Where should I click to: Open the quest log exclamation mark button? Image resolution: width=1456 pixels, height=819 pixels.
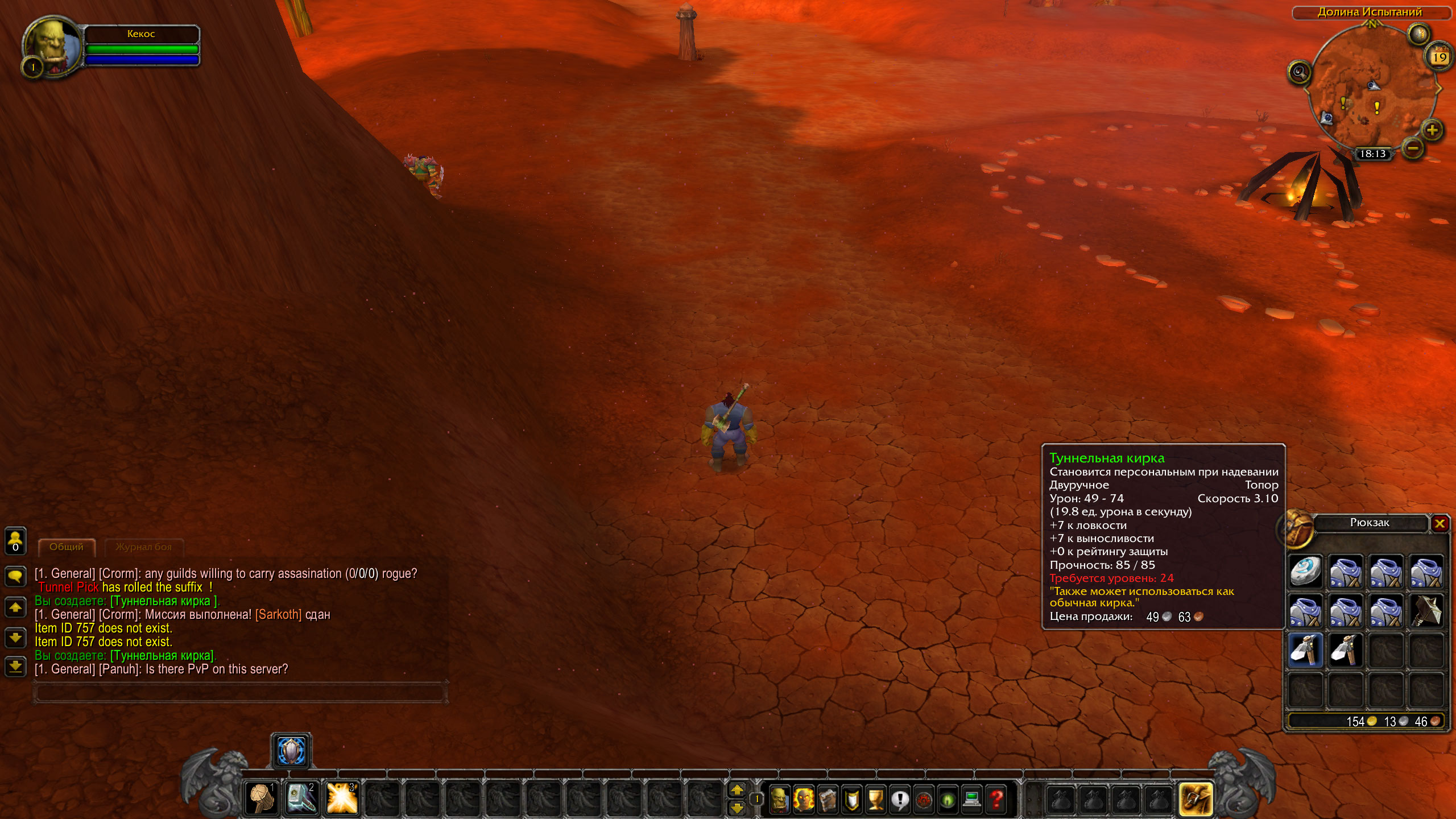900,799
